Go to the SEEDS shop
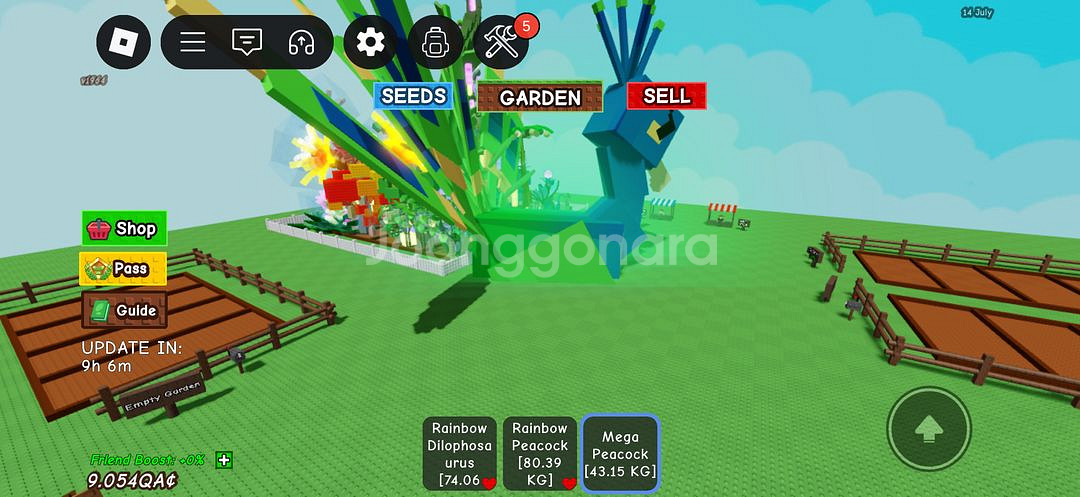Screen dimensions: 1080x497 click(413, 96)
